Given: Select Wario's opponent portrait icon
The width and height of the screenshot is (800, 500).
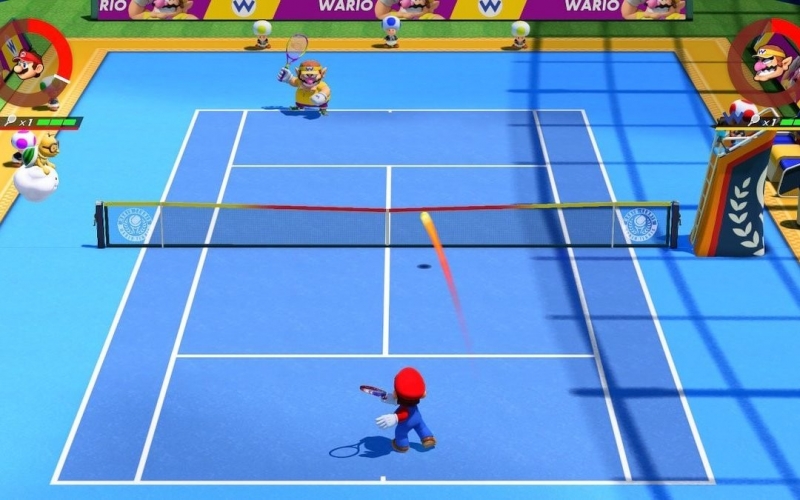Looking at the screenshot, I should tap(771, 63).
